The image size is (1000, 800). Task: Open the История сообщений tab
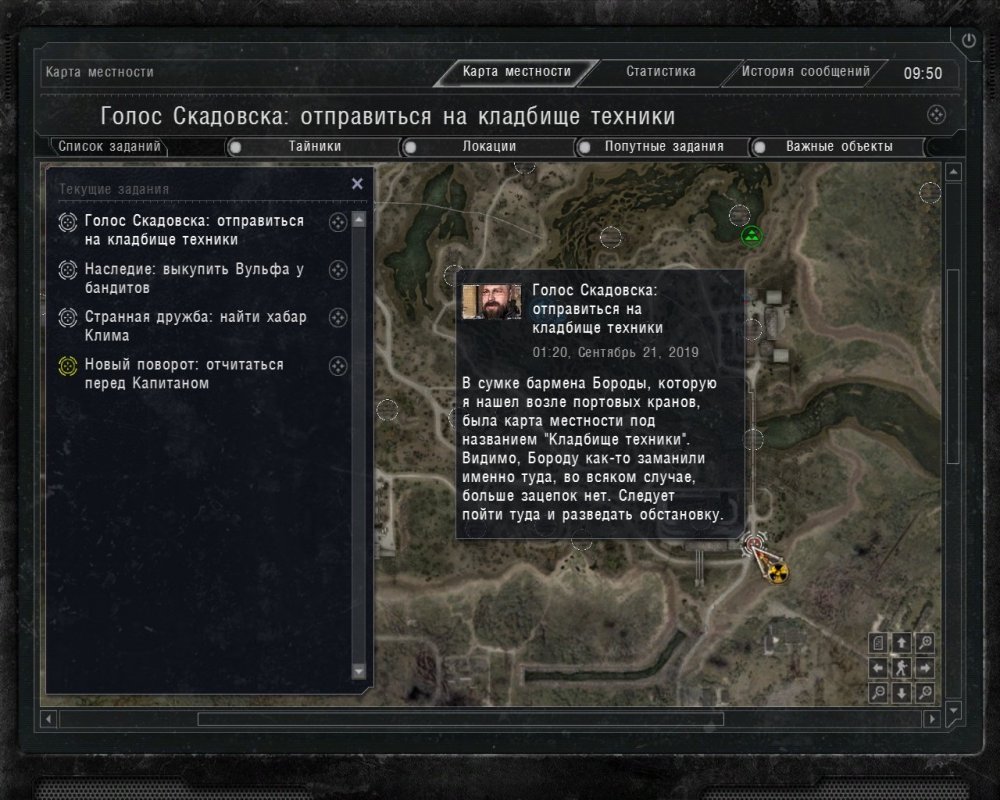pos(806,72)
